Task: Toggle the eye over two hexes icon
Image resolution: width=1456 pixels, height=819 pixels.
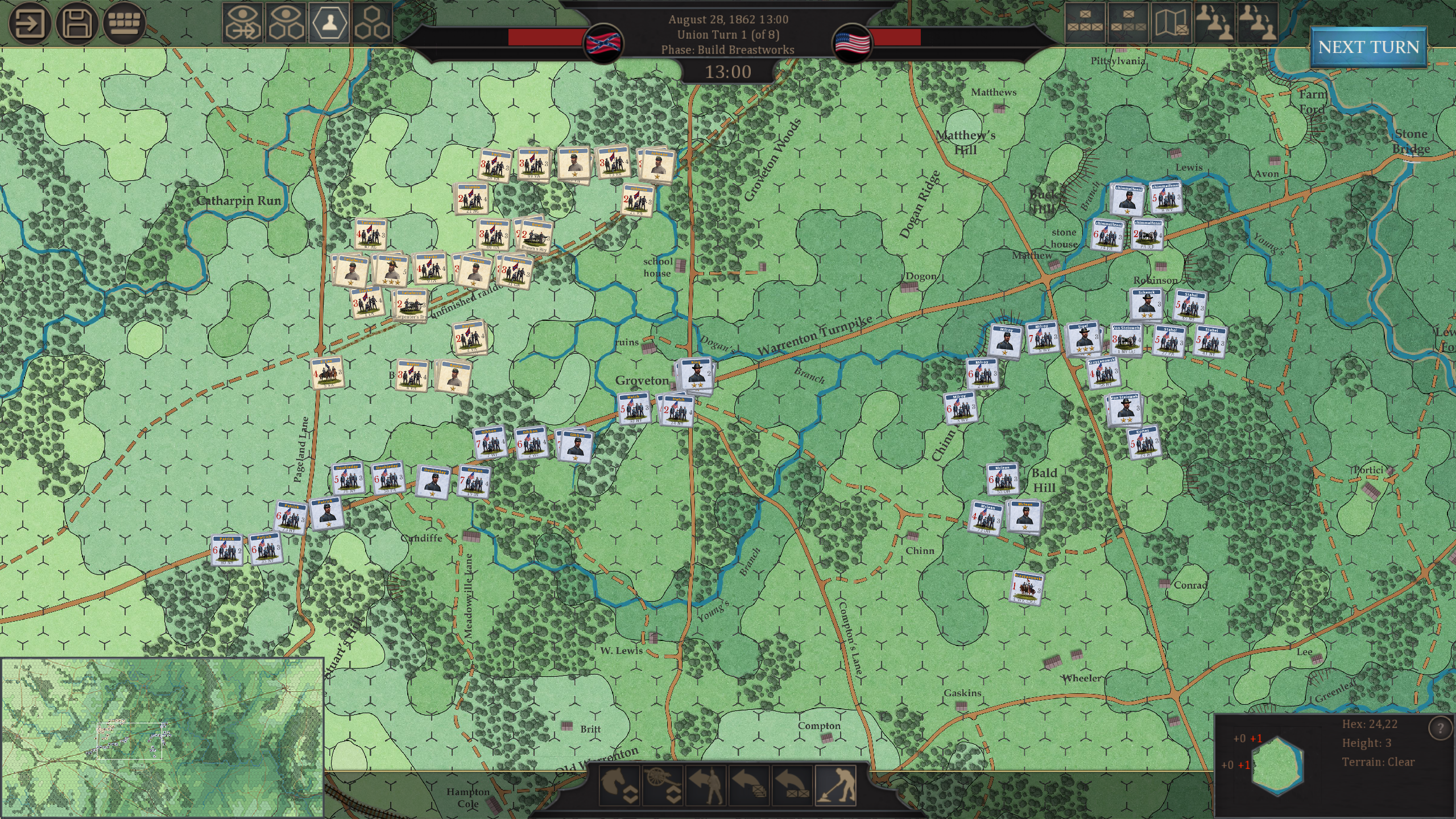Action: tap(286, 23)
